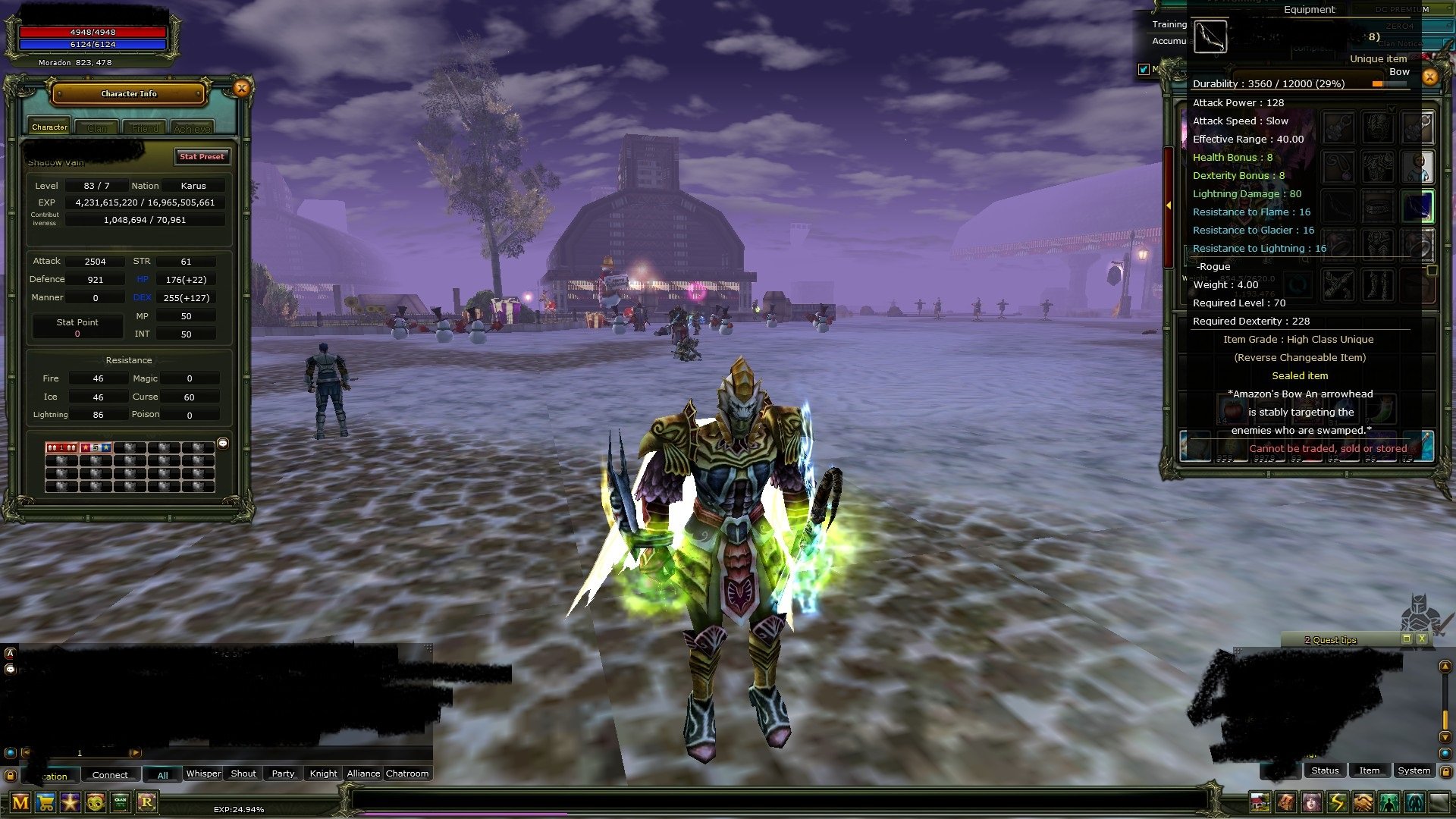Screen dimensions: 1456x819
Task: Click the house icon in the bottom-right bar
Action: pos(1260,802)
